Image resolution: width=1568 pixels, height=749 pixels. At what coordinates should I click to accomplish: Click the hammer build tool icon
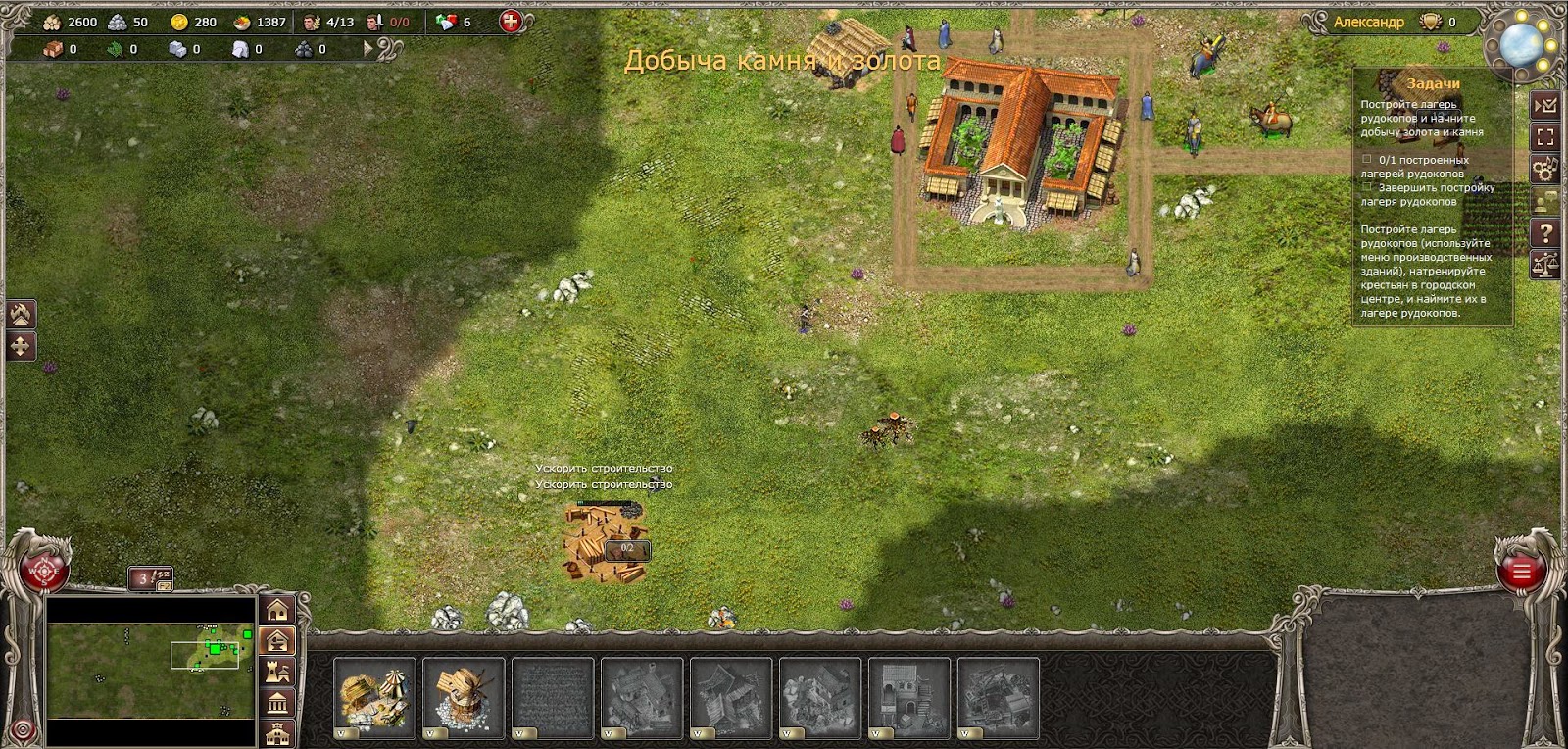[22, 314]
